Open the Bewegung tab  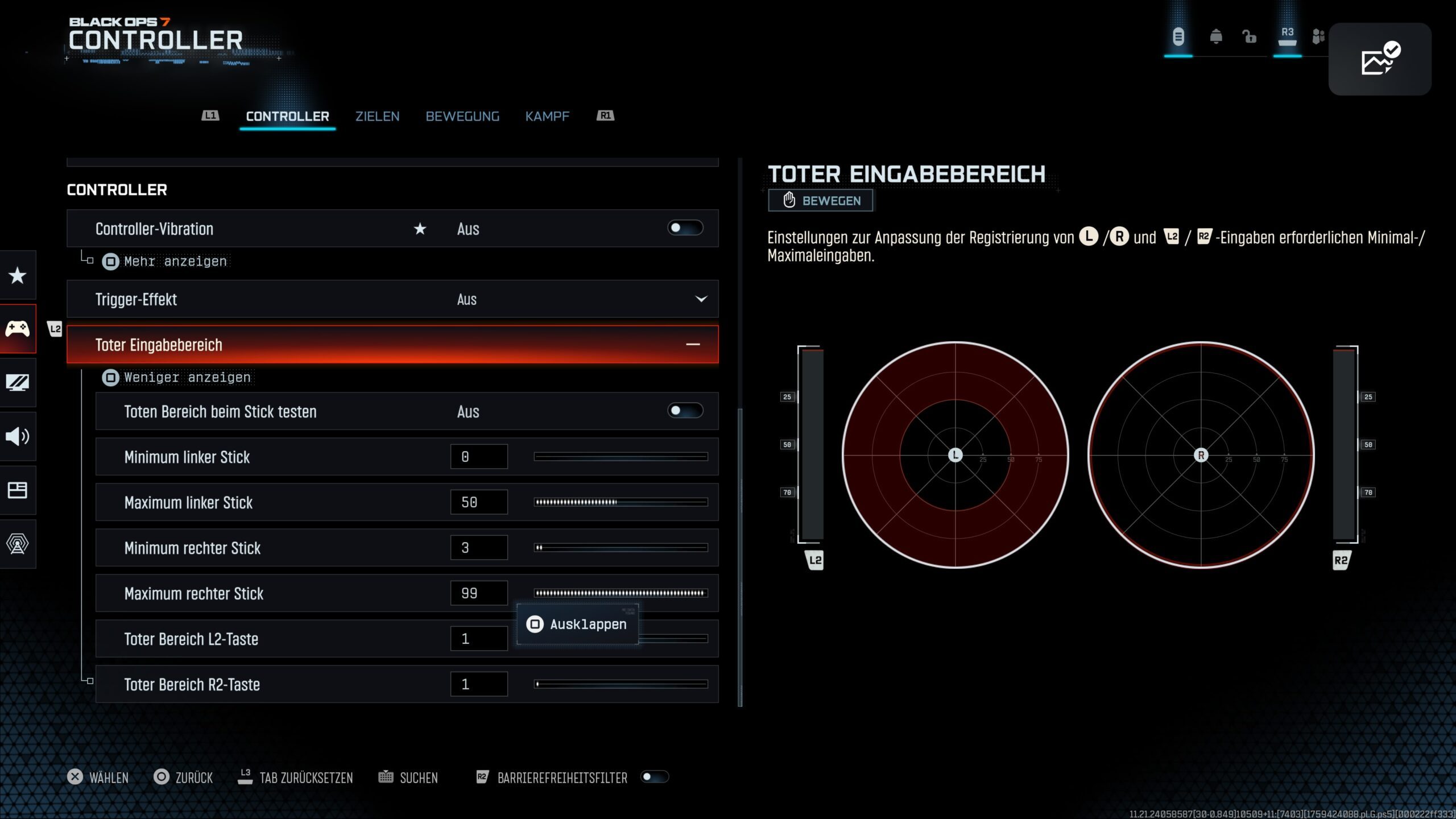pos(462,117)
